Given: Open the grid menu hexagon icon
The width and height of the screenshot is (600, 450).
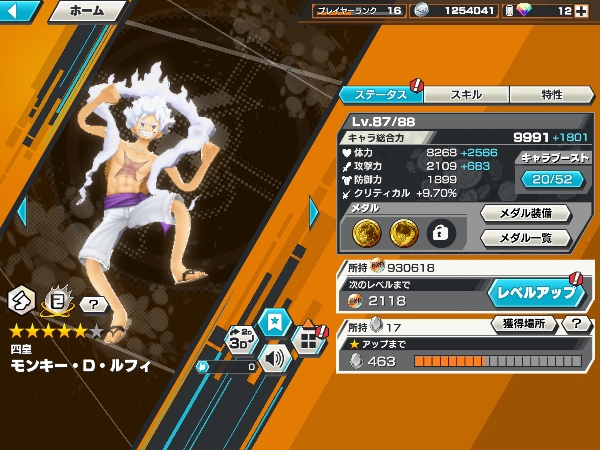Looking at the screenshot, I should [309, 340].
